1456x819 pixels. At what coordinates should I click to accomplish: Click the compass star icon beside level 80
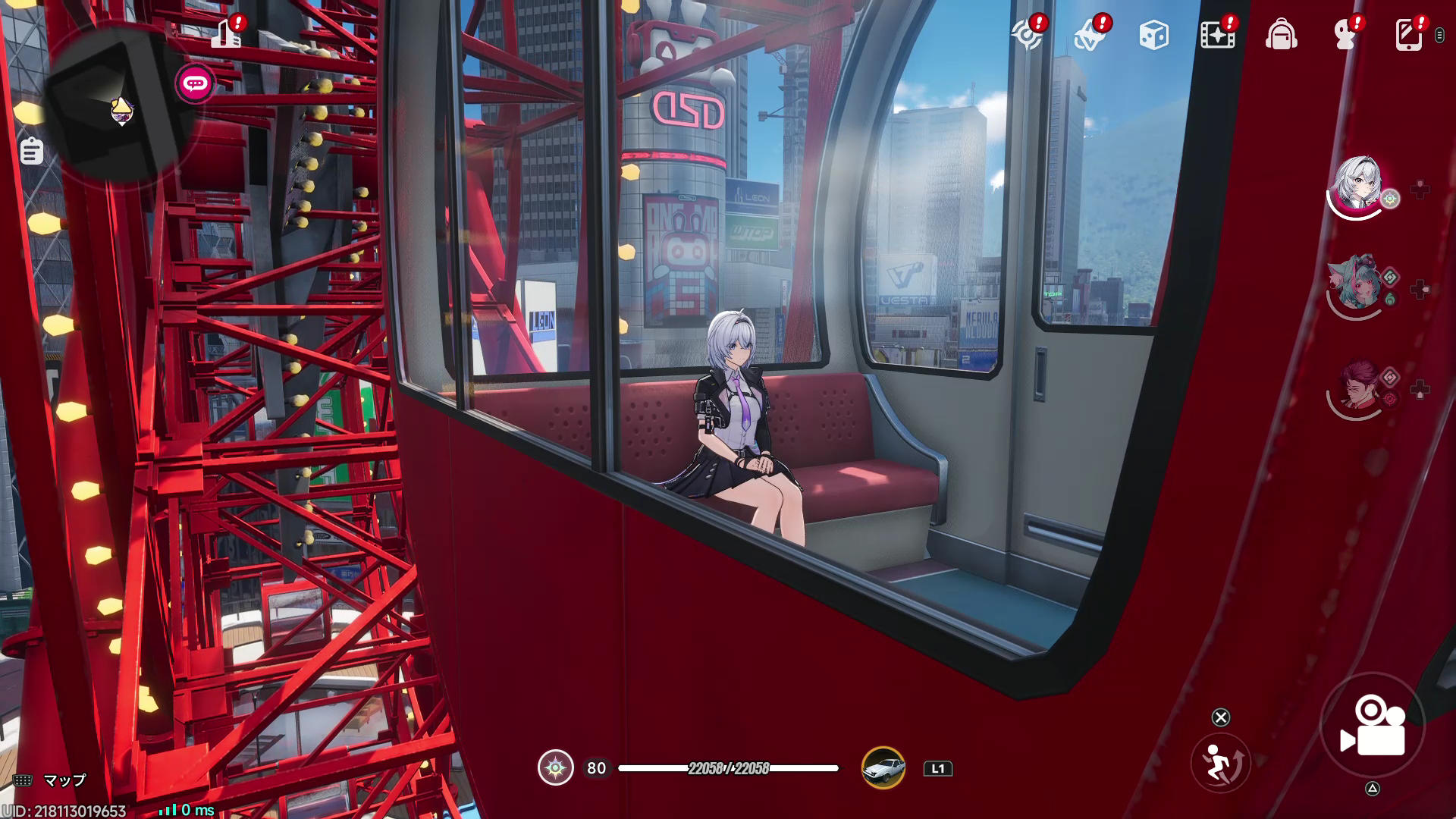click(555, 768)
